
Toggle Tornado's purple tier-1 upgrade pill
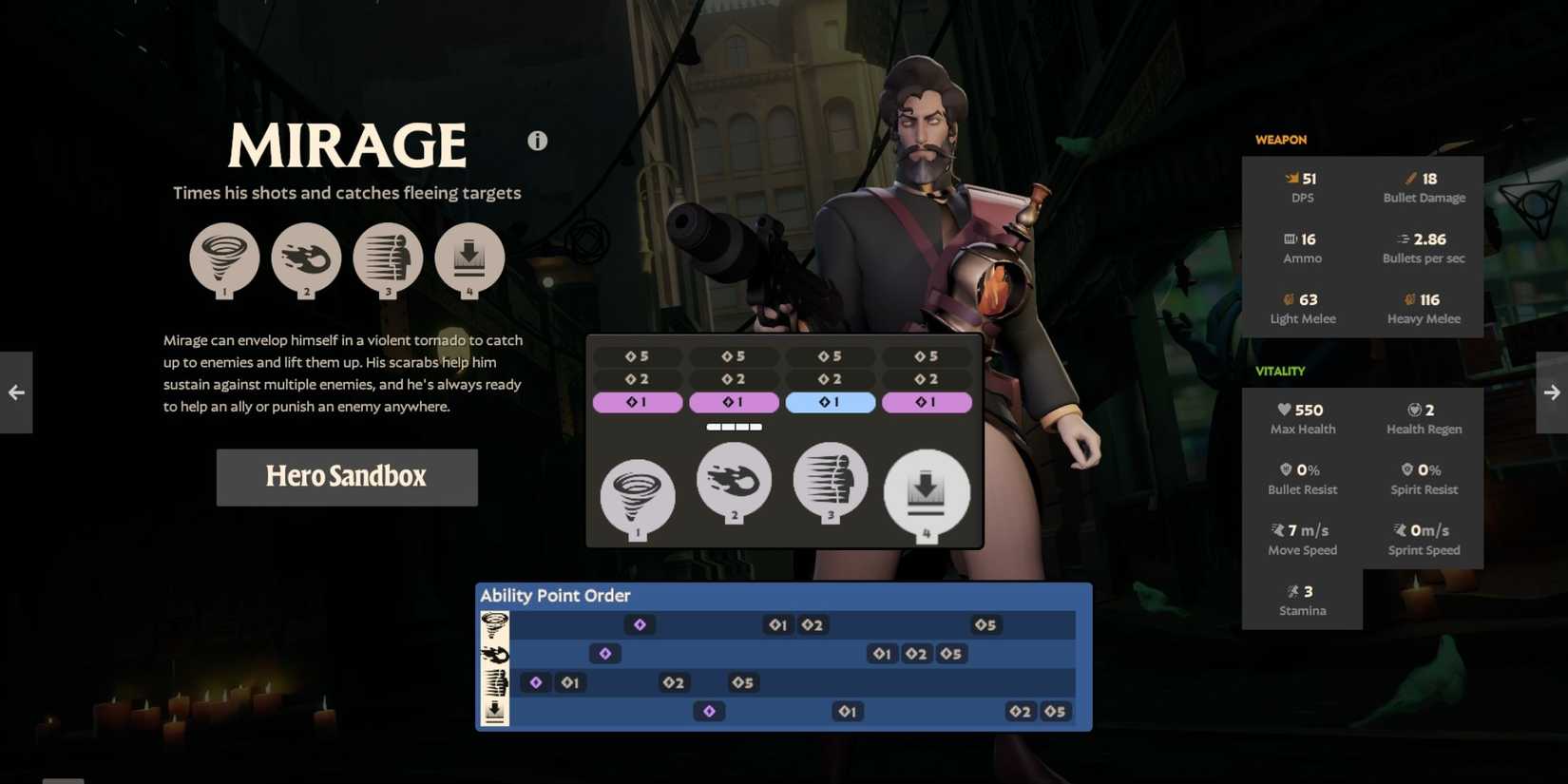(638, 402)
